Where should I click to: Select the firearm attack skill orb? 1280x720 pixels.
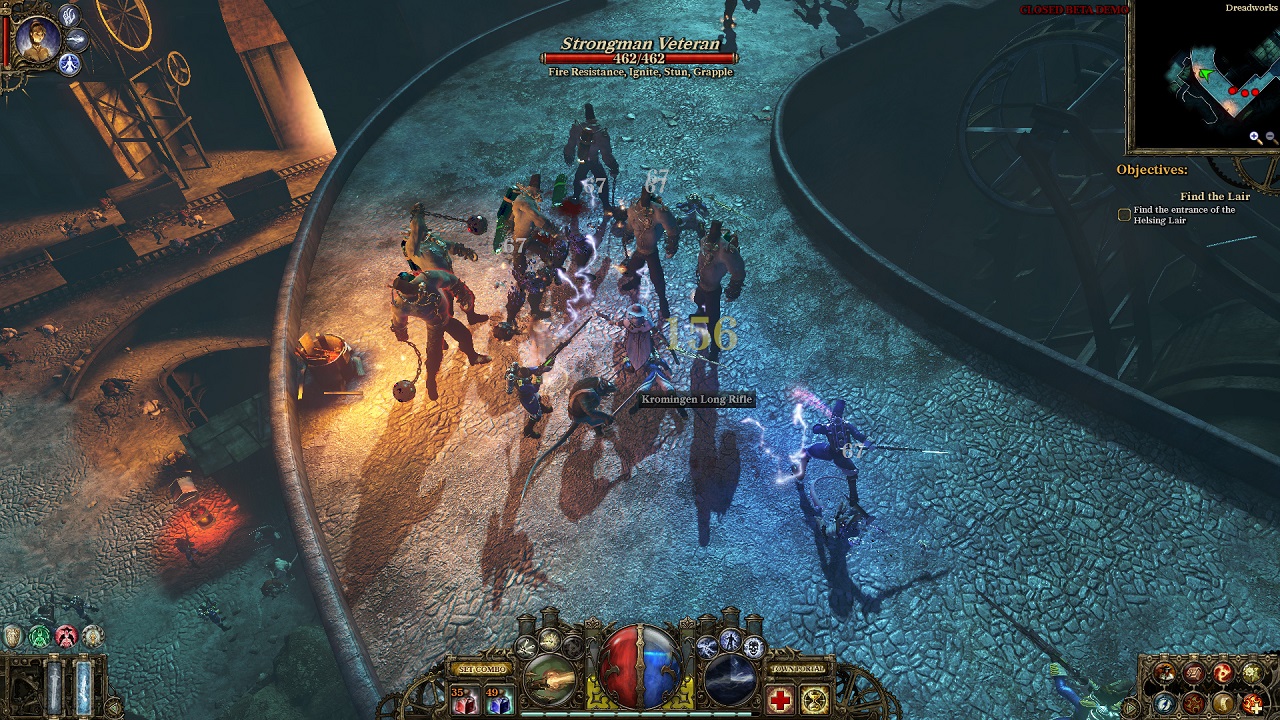[547, 680]
